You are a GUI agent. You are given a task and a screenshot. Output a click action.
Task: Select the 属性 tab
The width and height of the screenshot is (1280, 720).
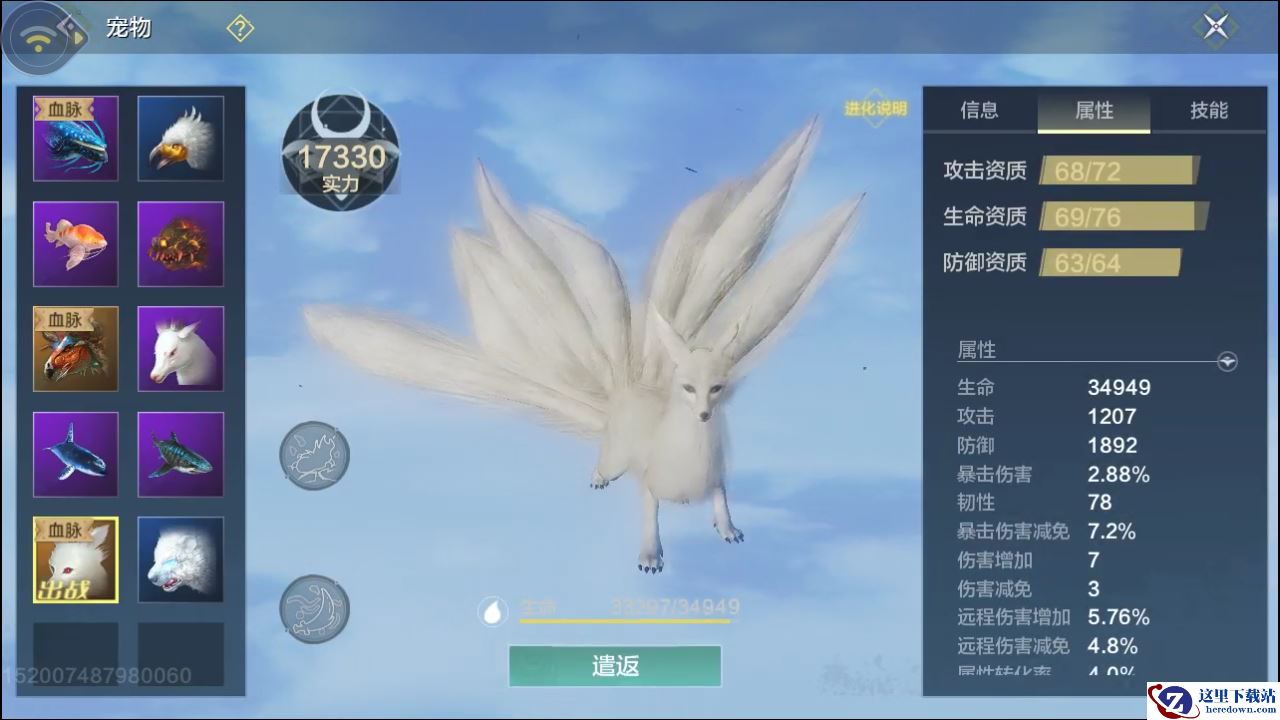point(1094,111)
